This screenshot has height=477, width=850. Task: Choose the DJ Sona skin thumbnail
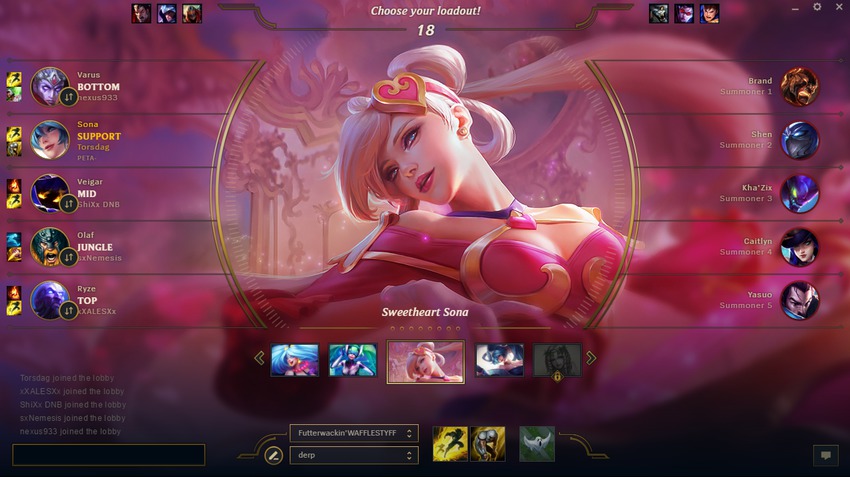point(353,360)
